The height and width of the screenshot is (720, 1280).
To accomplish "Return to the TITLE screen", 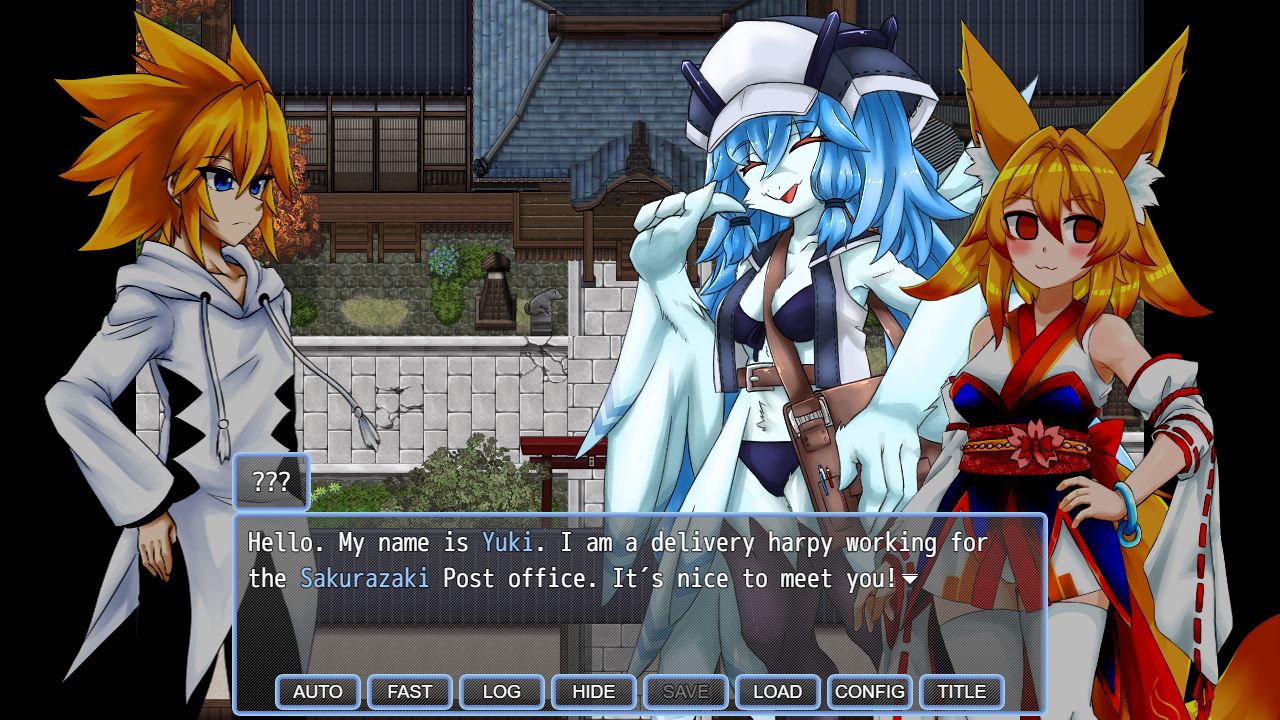I will pos(962,691).
